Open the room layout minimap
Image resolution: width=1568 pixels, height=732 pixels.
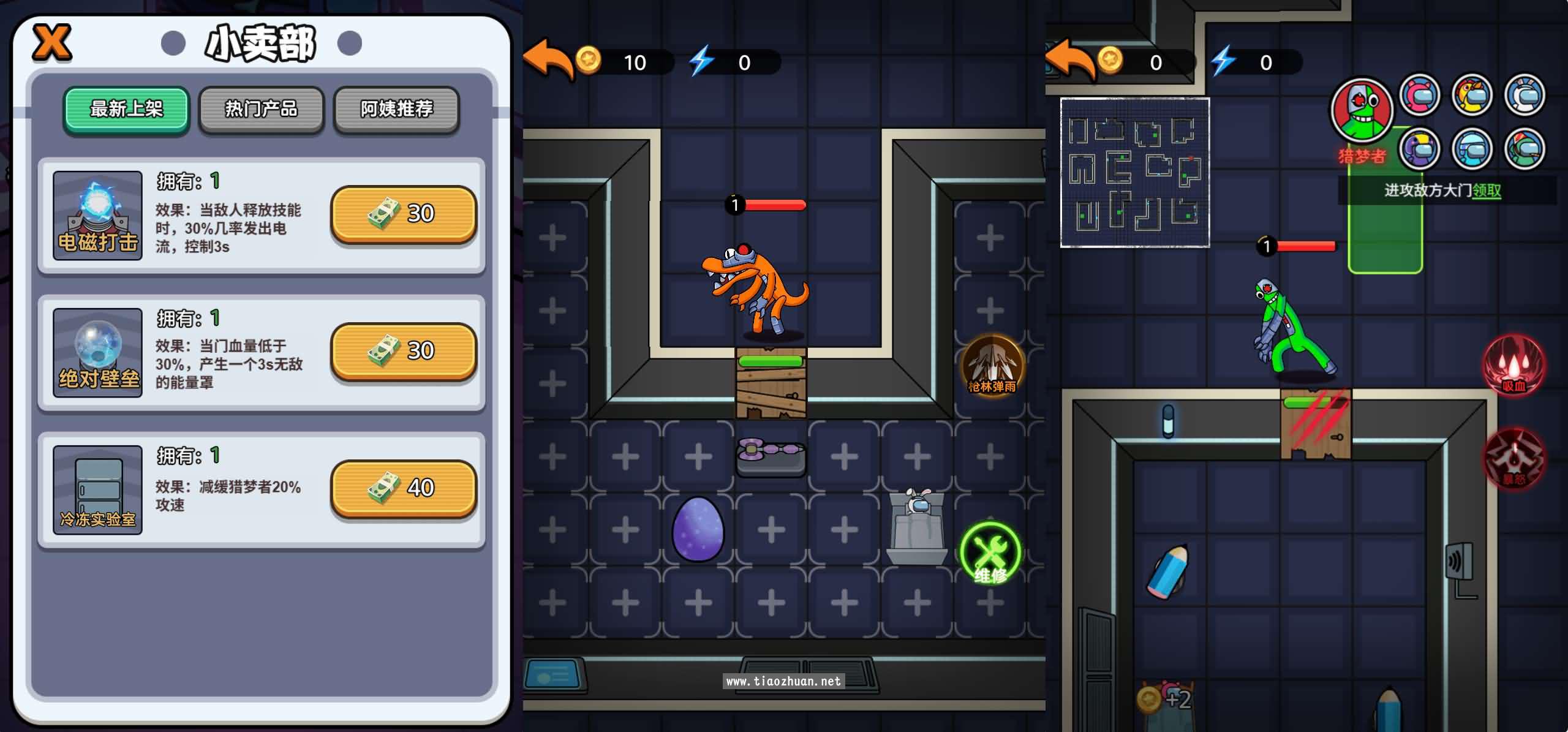[x=1134, y=173]
